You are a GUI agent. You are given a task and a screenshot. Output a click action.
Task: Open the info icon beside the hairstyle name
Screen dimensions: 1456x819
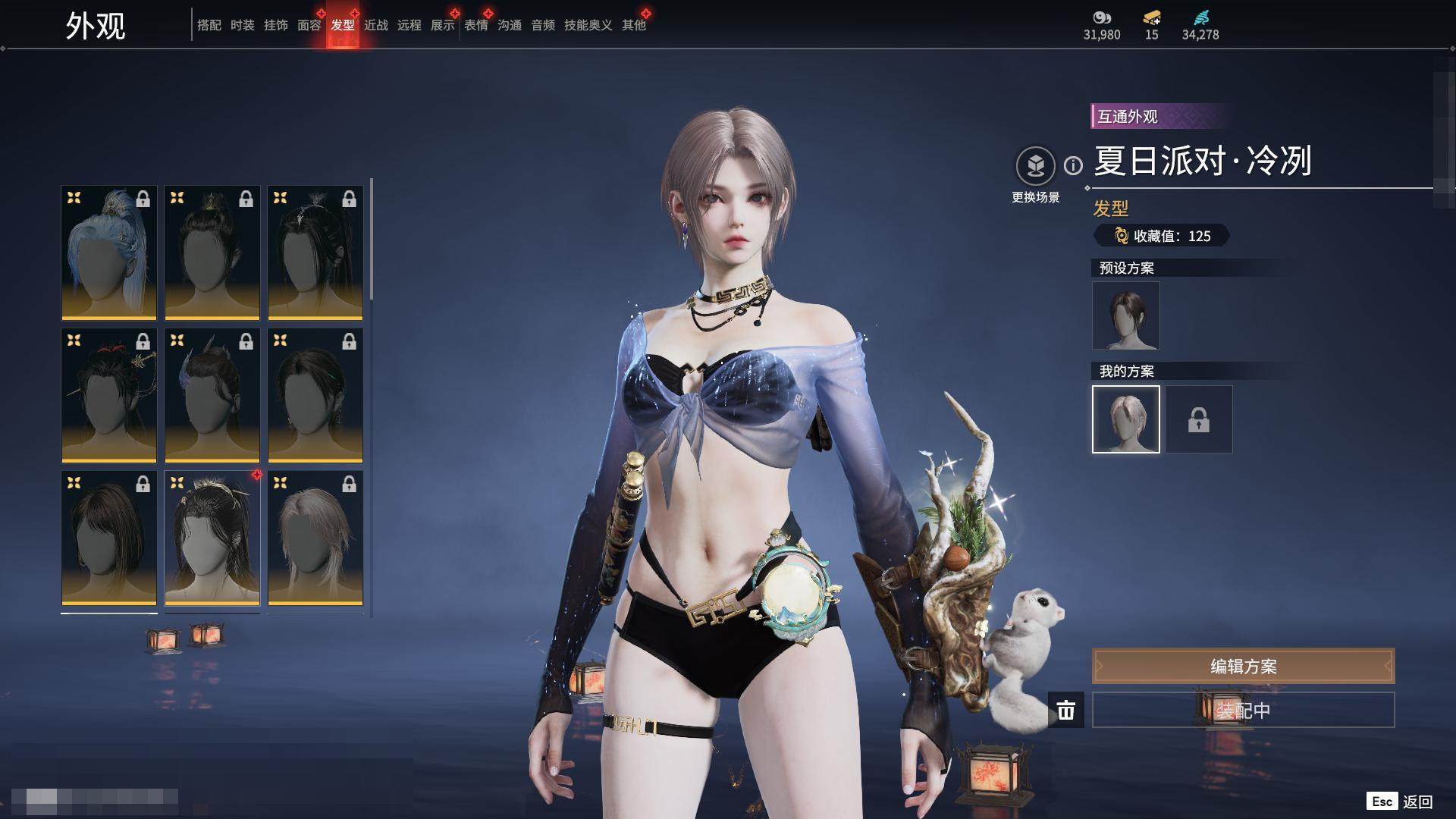click(x=1073, y=165)
